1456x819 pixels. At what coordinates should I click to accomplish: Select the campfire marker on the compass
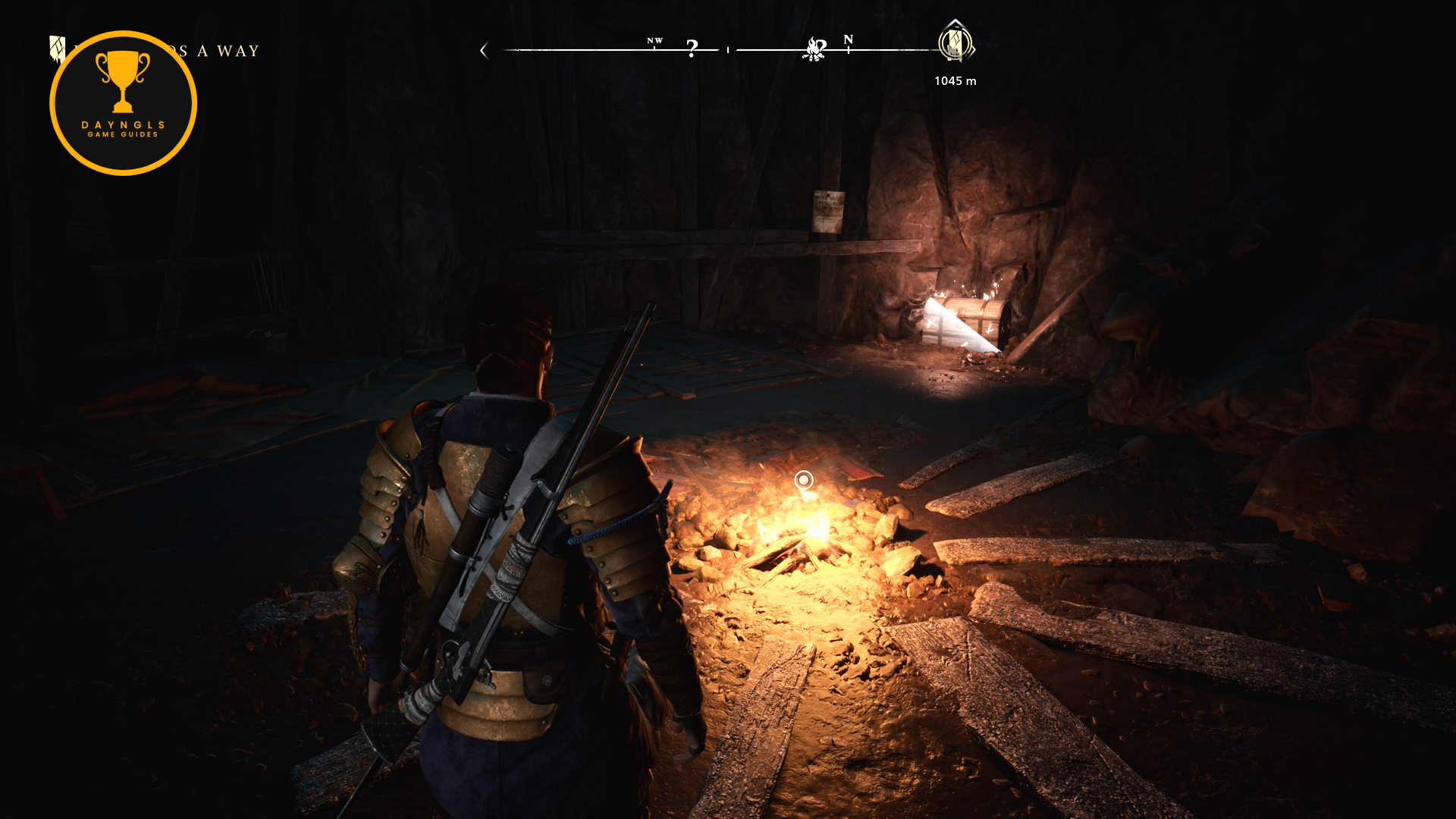click(x=814, y=49)
